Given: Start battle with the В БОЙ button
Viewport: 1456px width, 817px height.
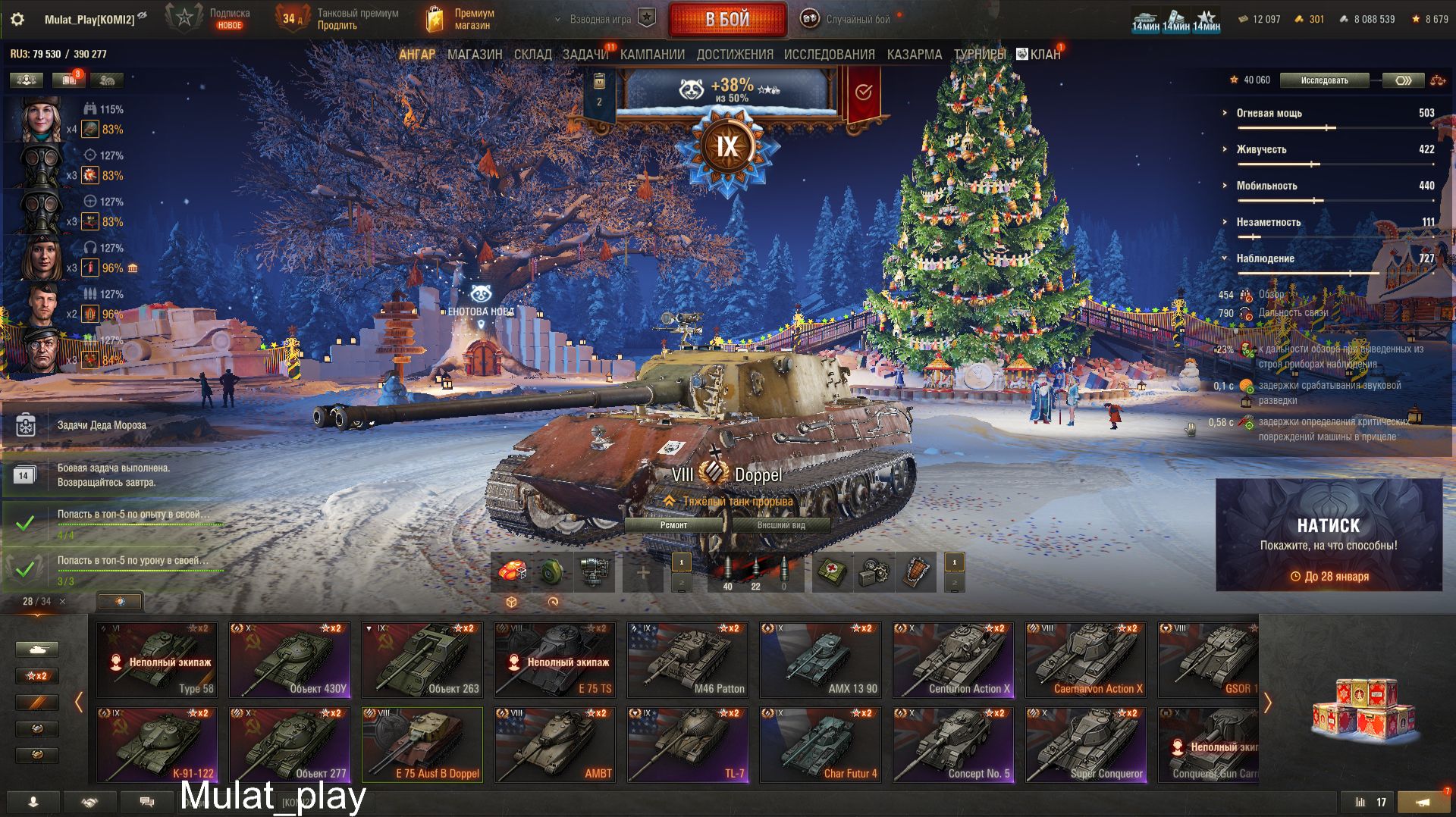Looking at the screenshot, I should 727,20.
